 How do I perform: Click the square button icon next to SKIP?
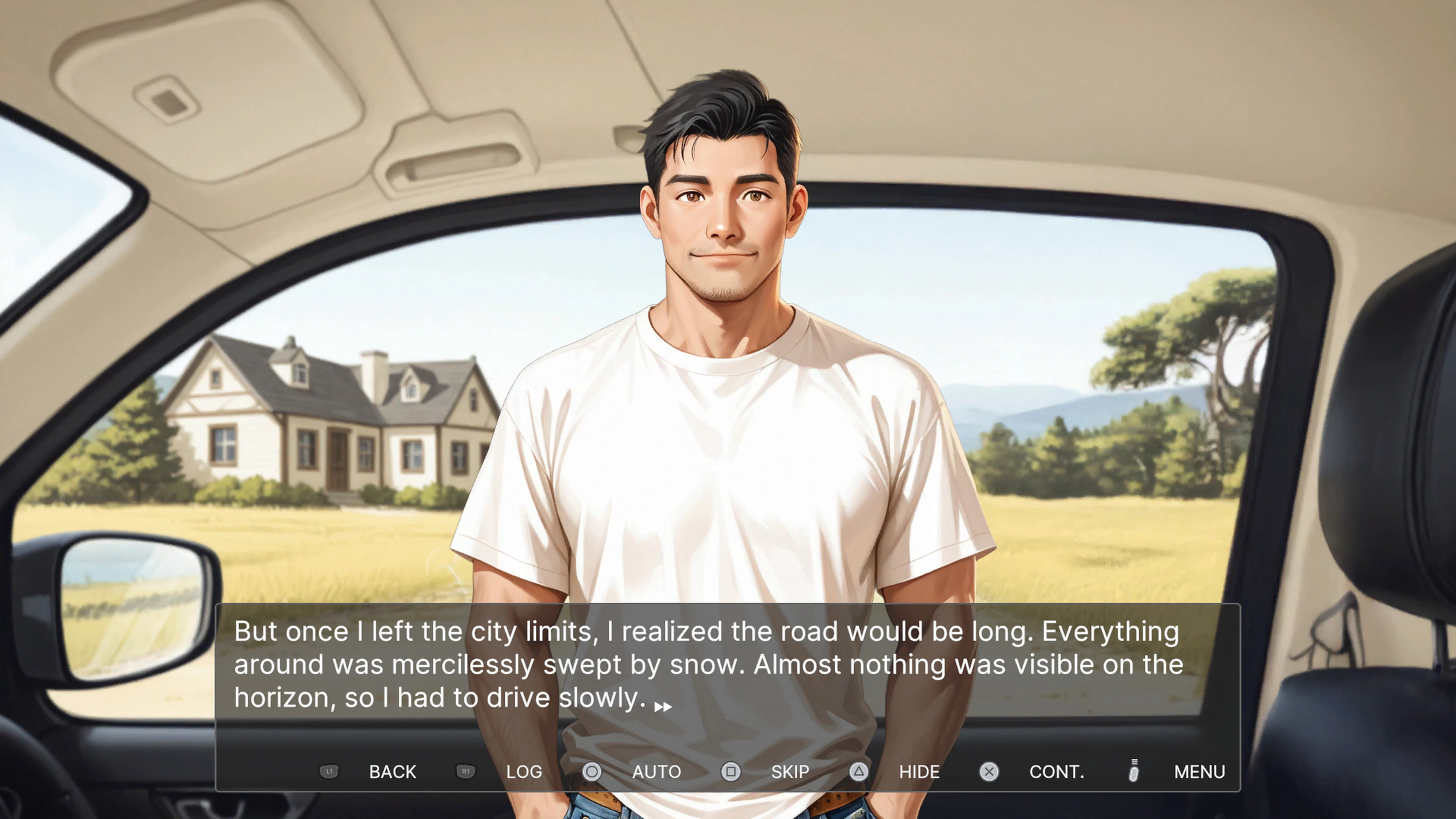pyautogui.click(x=732, y=772)
